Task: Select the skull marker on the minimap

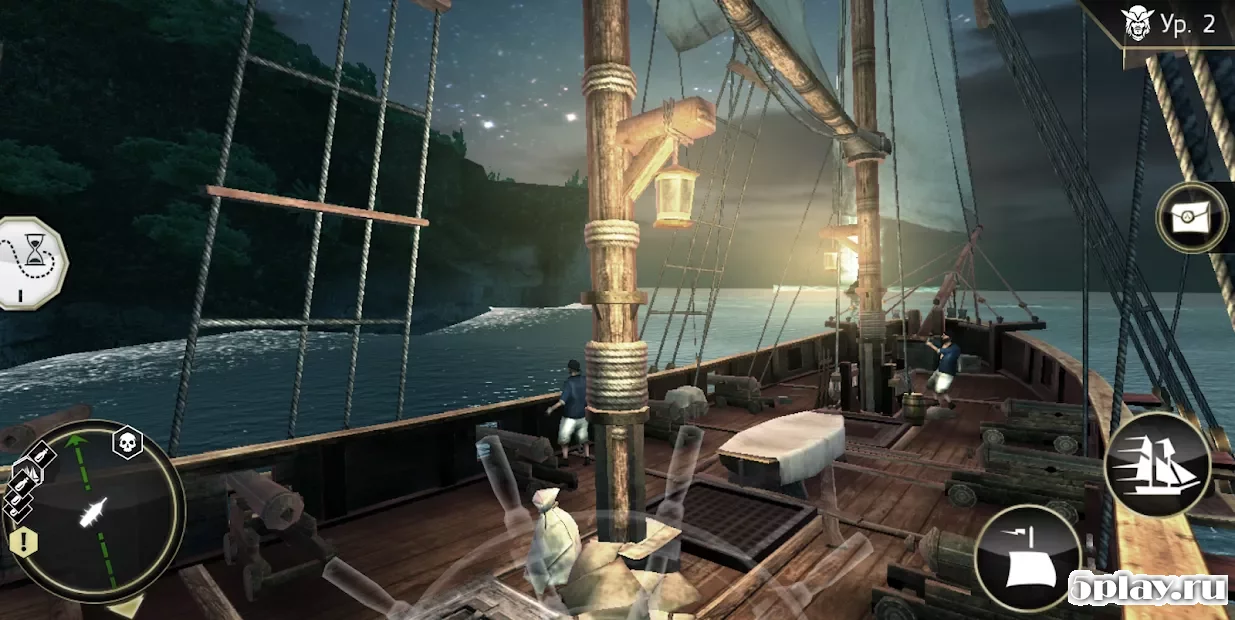Action: [127, 443]
